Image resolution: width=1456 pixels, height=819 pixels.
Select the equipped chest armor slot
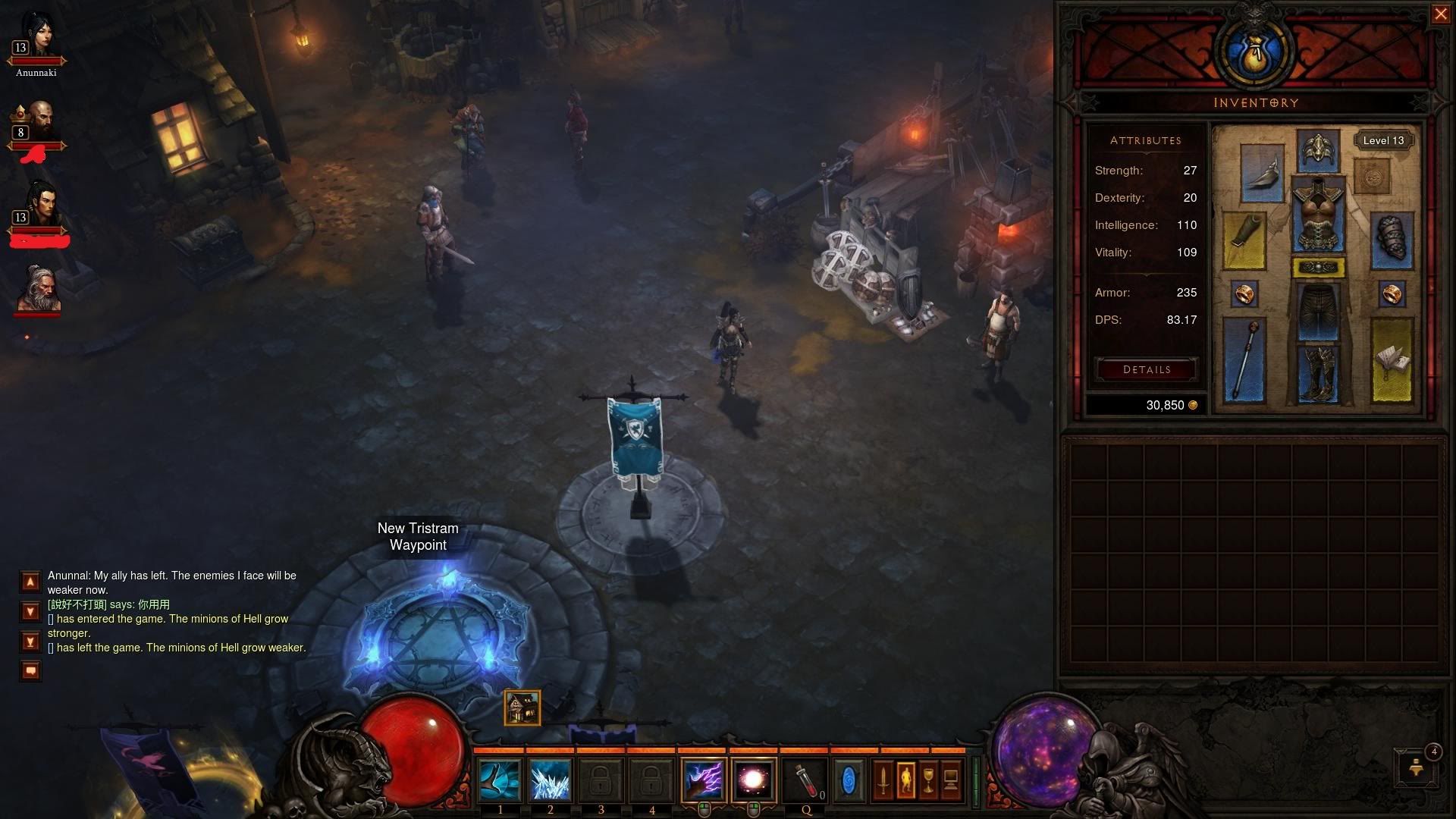click(1318, 216)
